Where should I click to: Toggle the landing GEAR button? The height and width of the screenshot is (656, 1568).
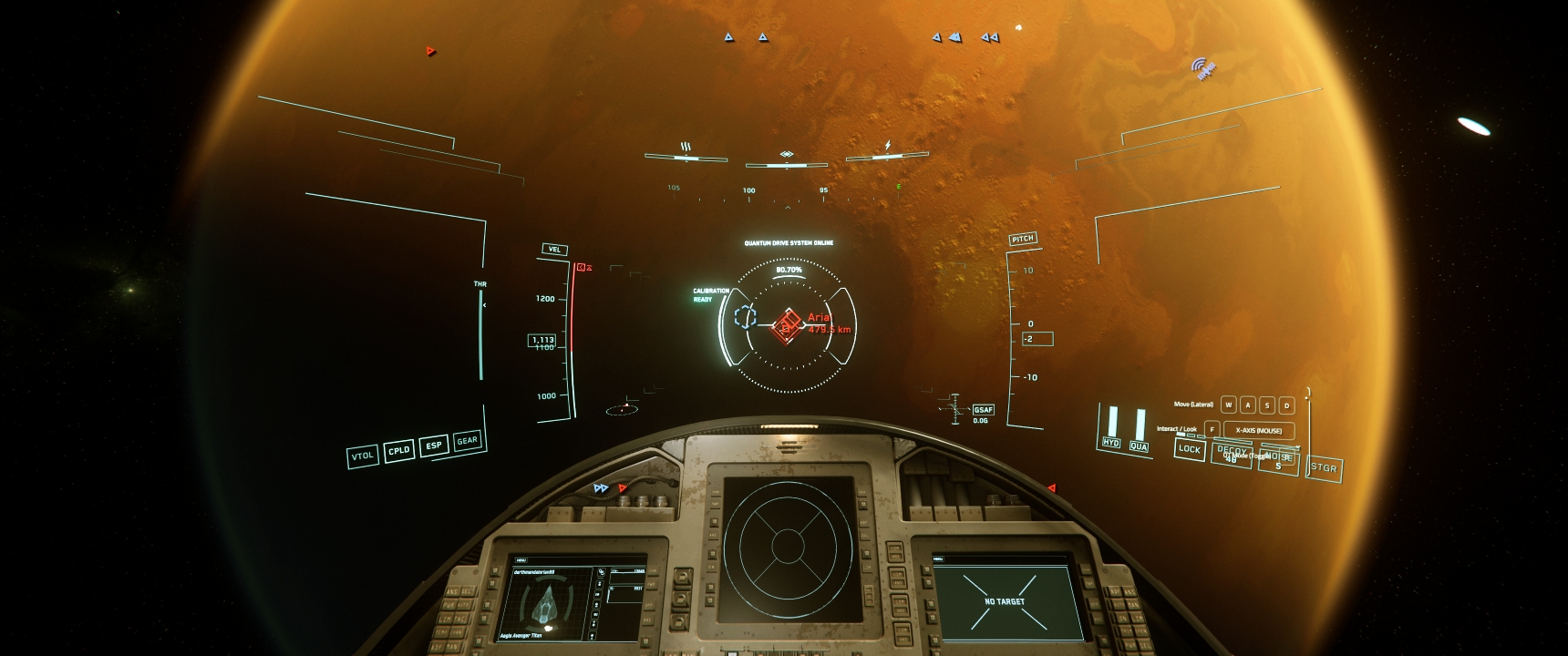[x=467, y=441]
